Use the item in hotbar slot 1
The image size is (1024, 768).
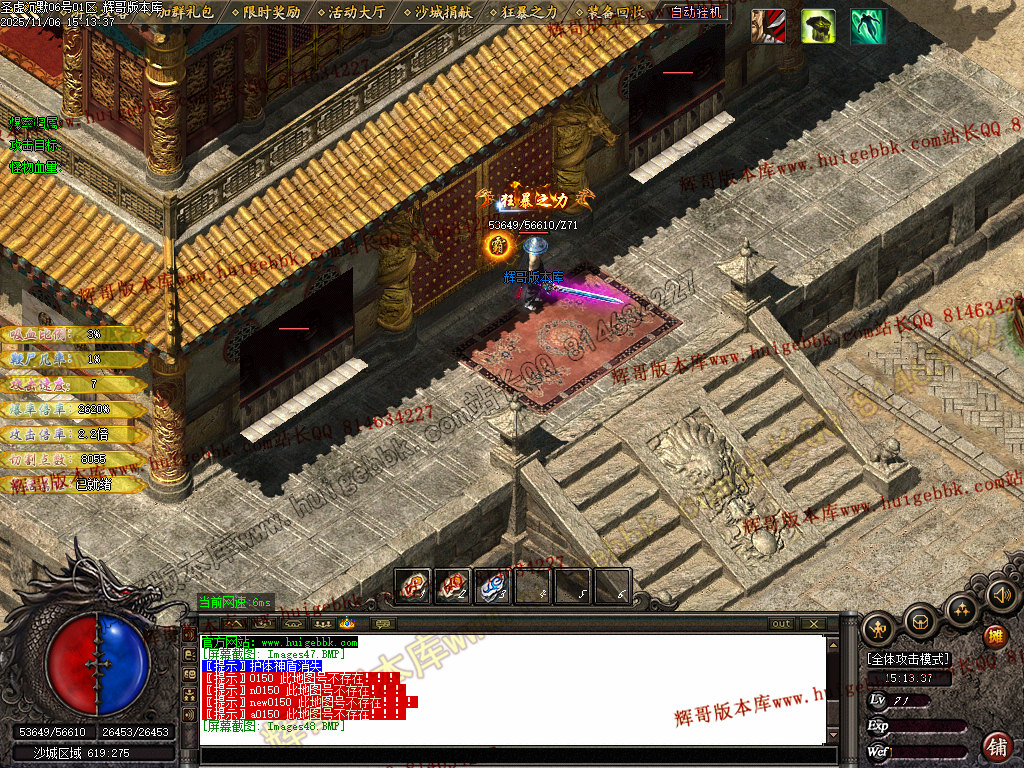pyautogui.click(x=413, y=586)
